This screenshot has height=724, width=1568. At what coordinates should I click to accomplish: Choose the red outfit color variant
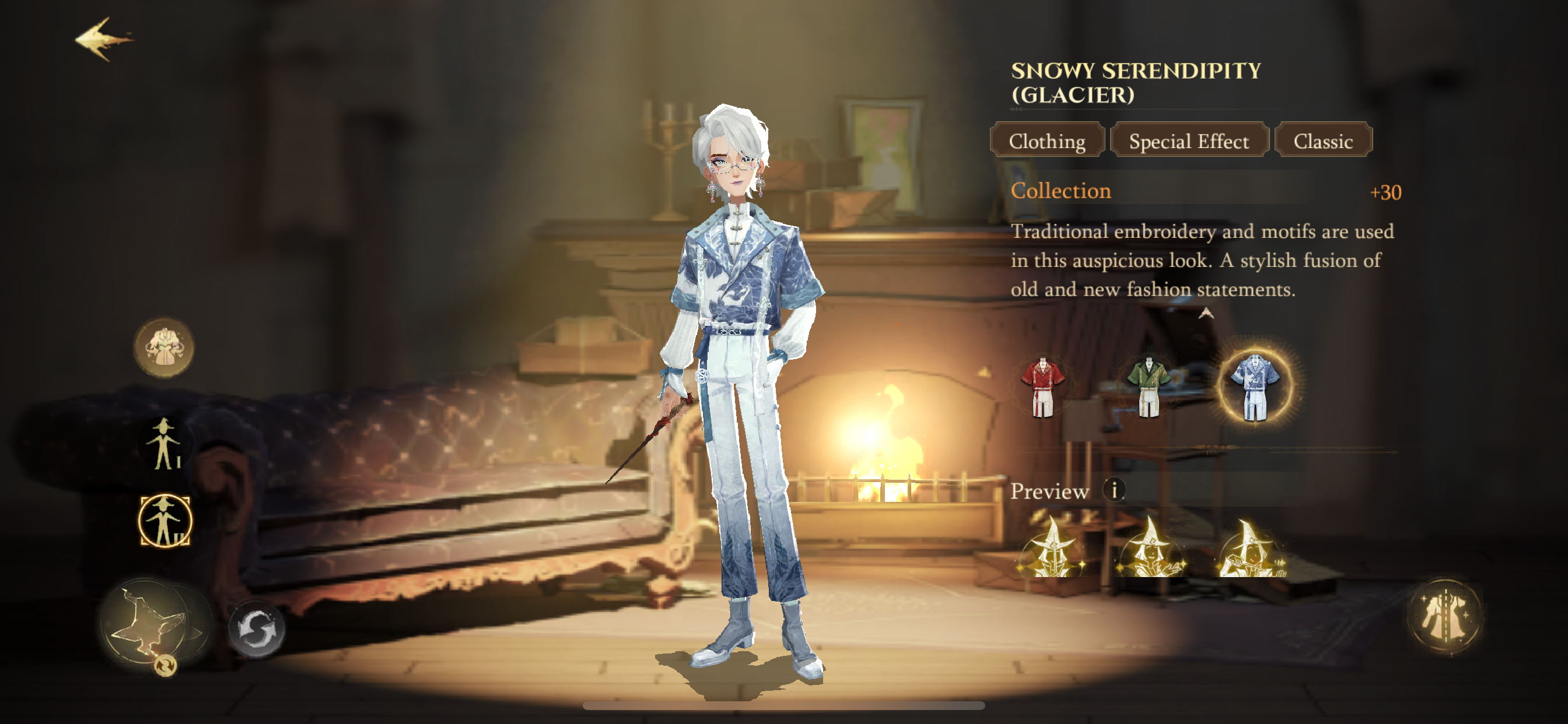click(x=1042, y=386)
